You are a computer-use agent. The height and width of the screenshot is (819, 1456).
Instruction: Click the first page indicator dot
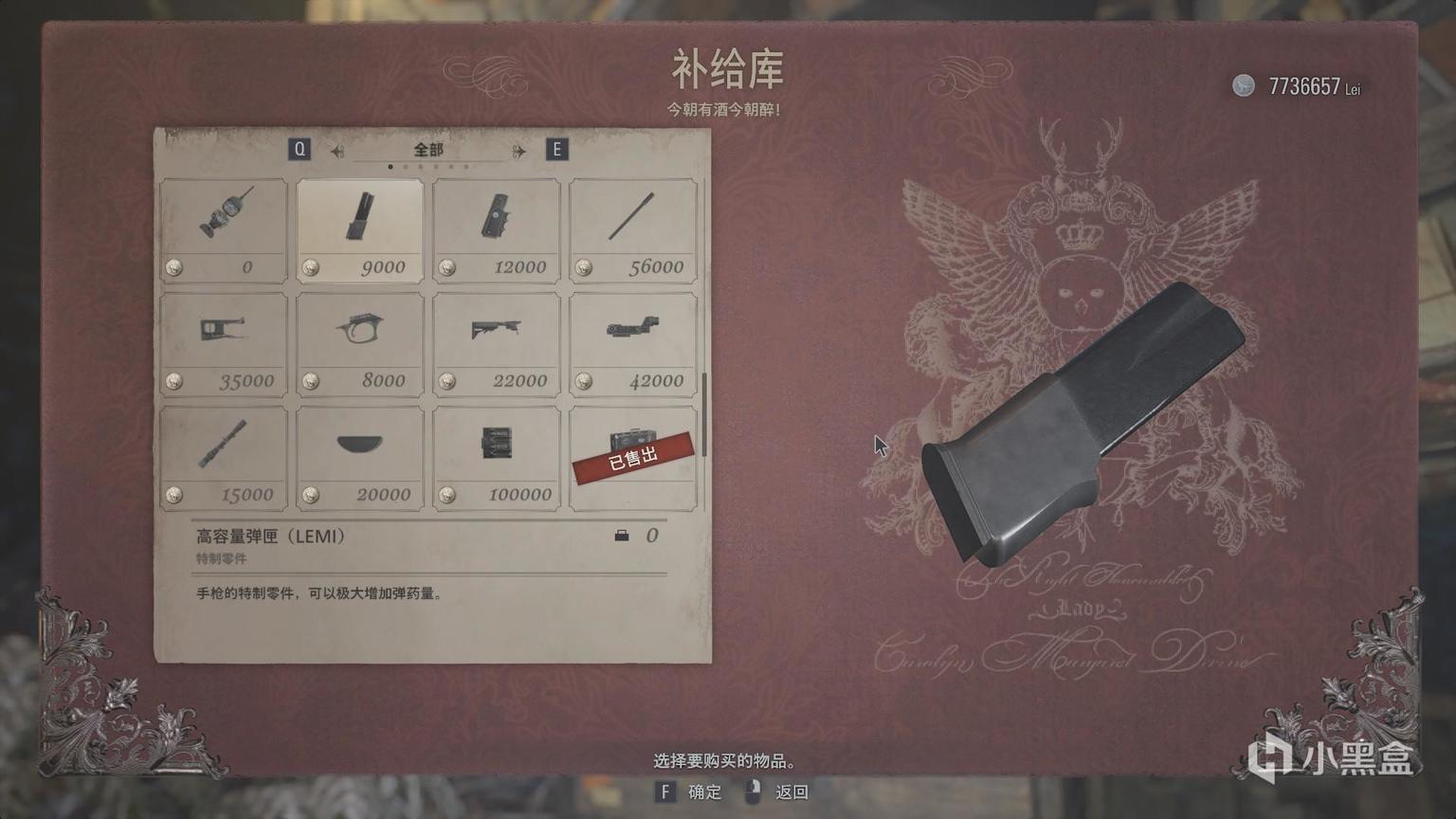[x=391, y=165]
